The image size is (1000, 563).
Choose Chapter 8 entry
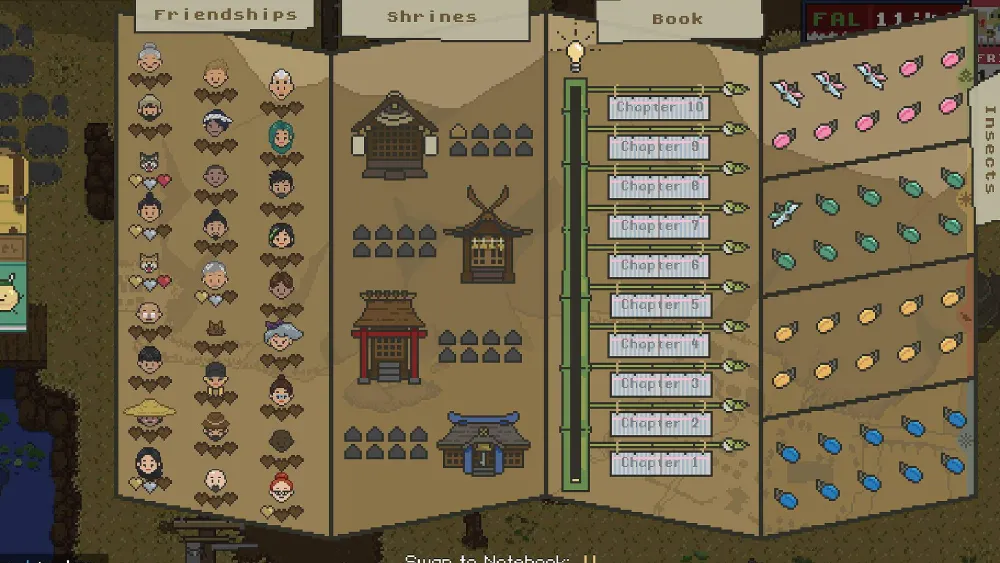660,187
